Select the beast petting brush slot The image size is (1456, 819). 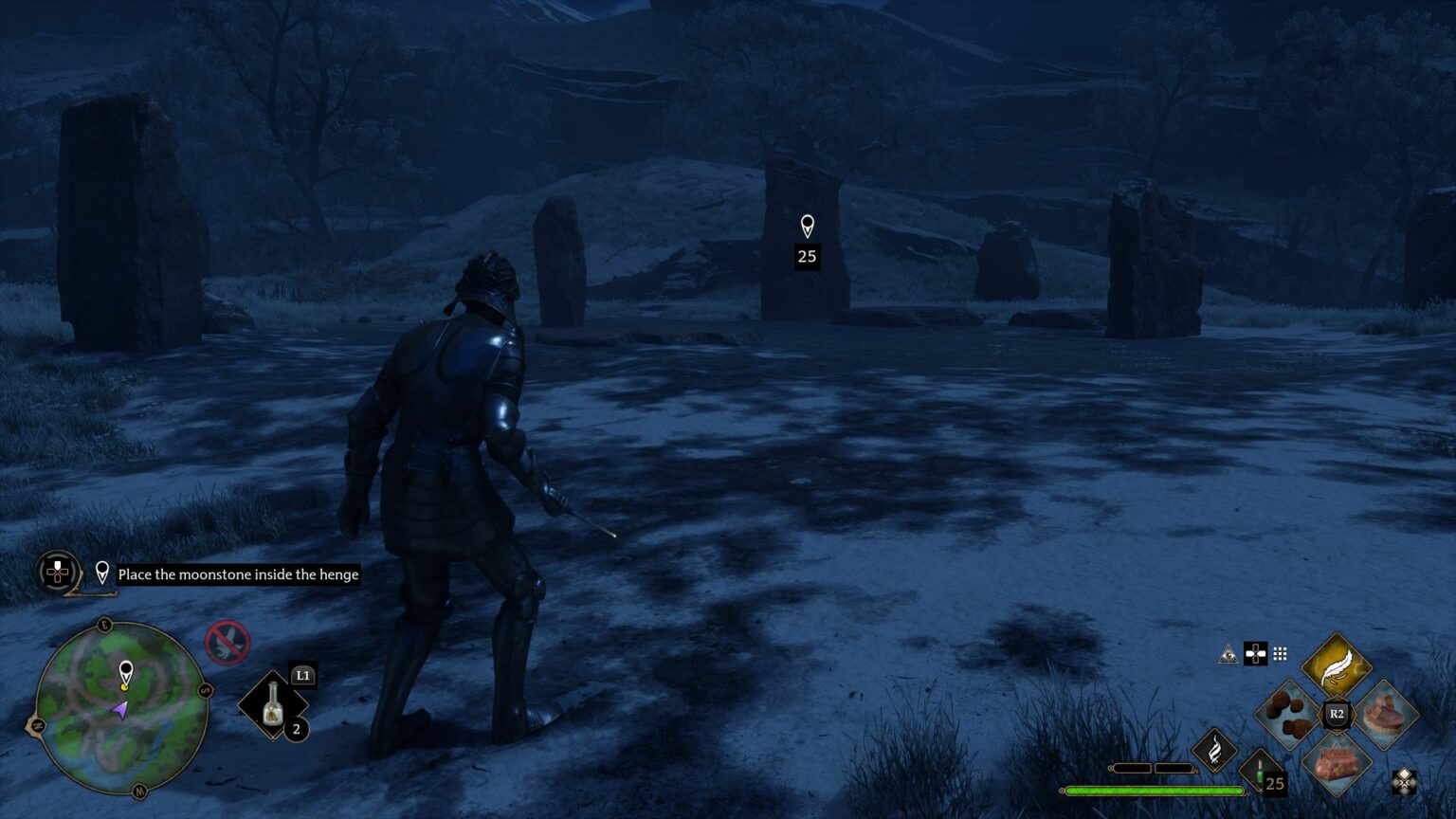(x=1386, y=715)
